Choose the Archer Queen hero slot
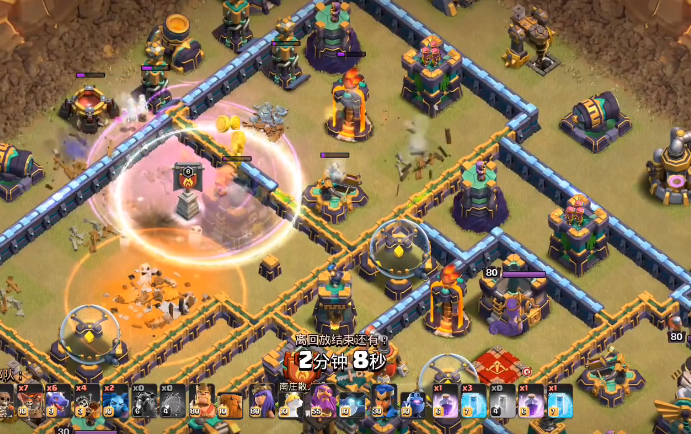Viewport: 691px width, 434px height. coord(262,402)
